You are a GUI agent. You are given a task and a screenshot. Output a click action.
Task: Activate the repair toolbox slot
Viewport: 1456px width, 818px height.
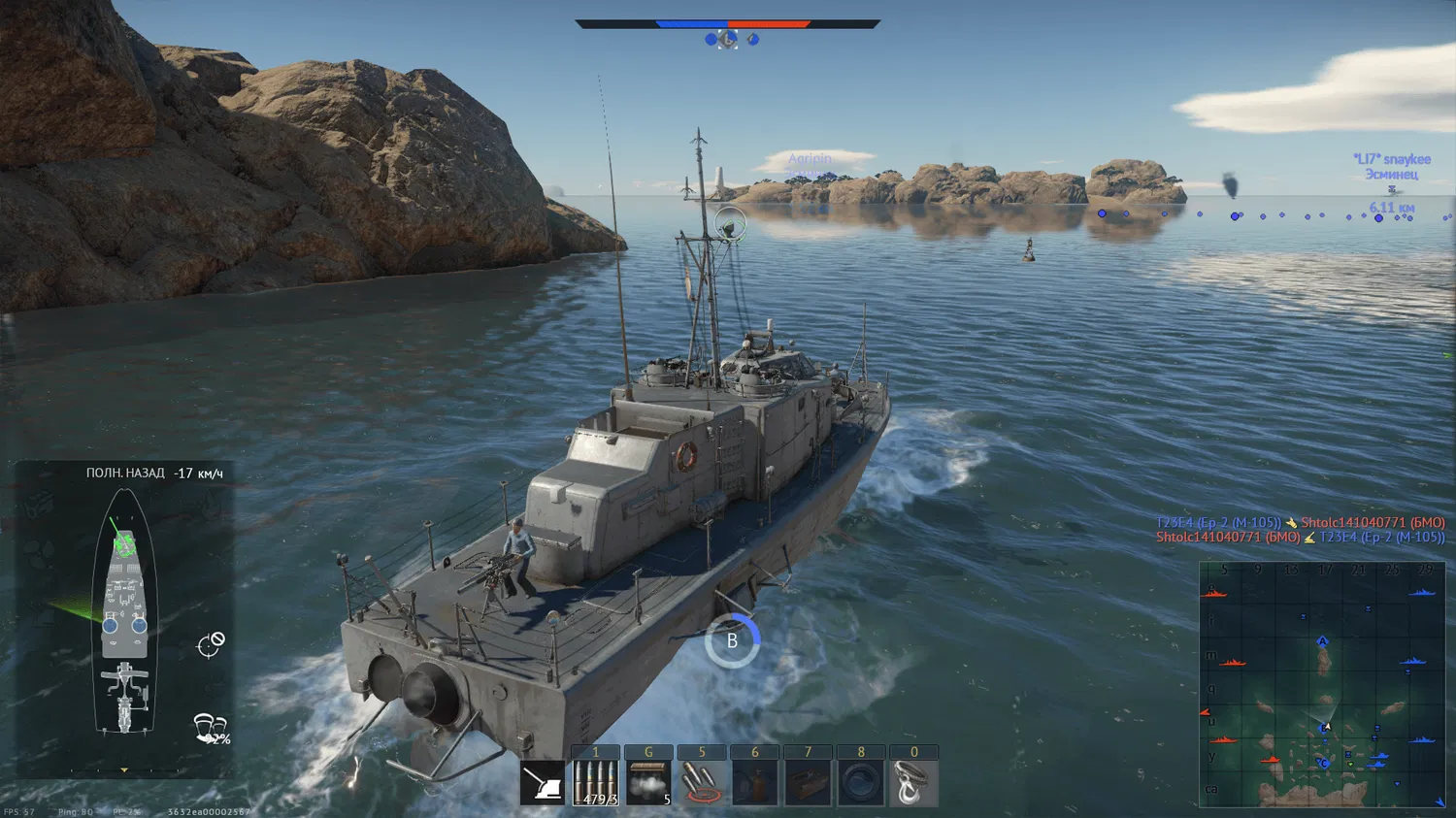tap(808, 783)
